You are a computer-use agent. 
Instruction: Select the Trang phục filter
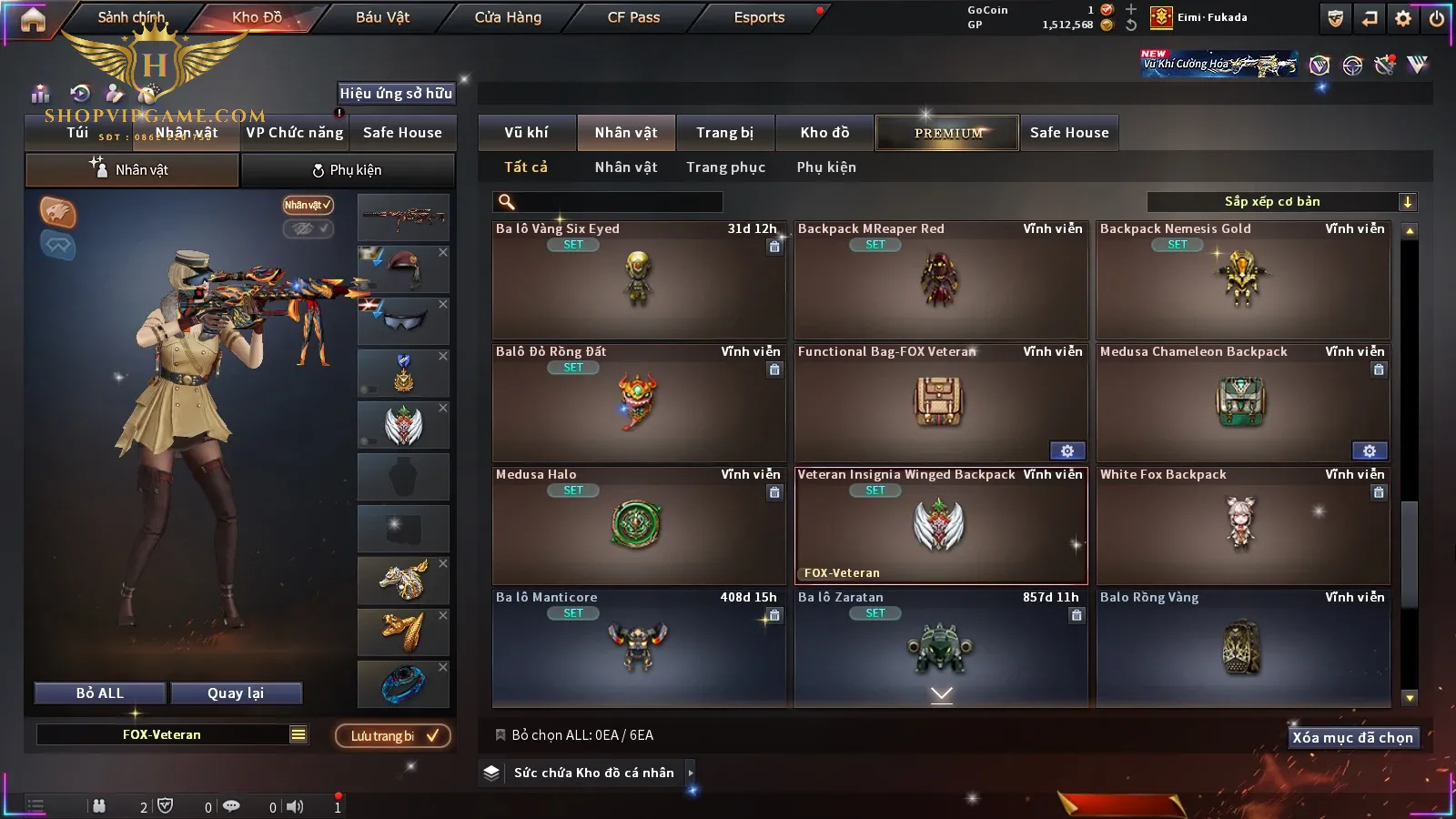tap(725, 167)
